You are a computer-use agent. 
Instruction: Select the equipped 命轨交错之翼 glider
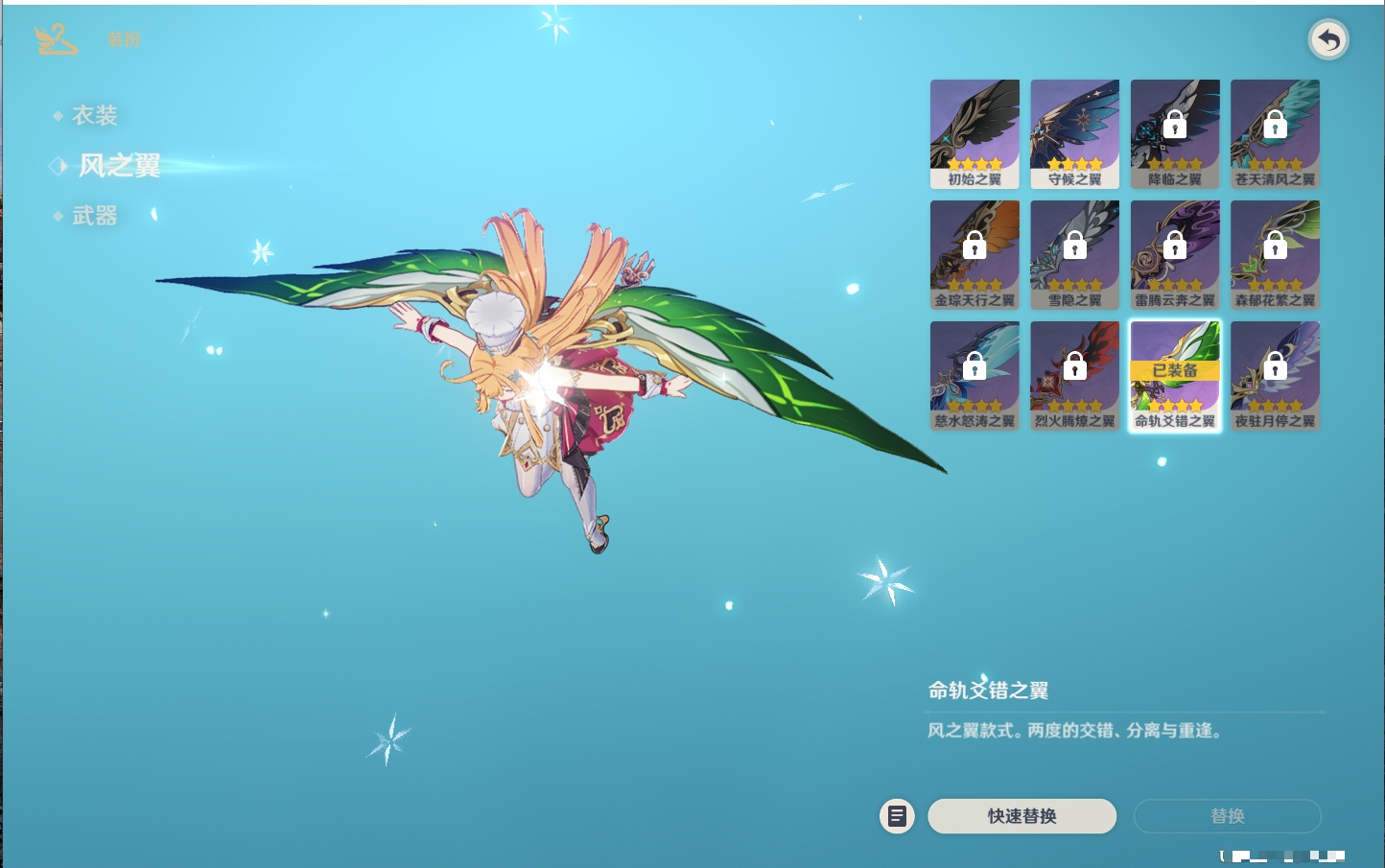[x=1175, y=375]
